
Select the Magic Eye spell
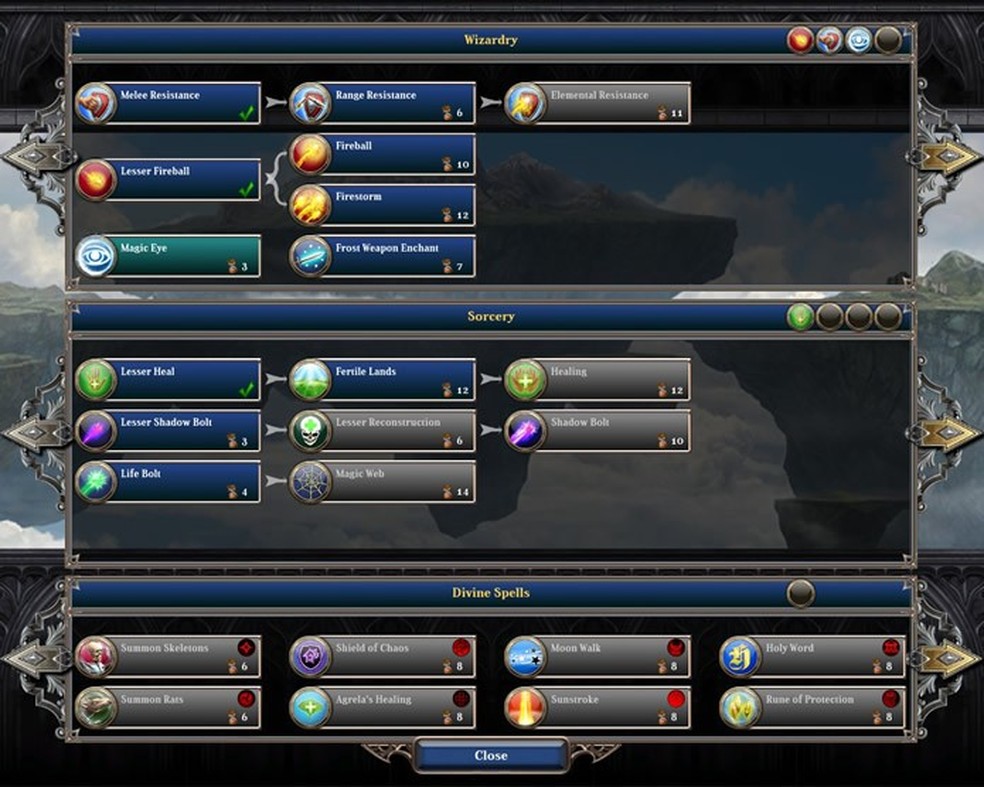(168, 256)
